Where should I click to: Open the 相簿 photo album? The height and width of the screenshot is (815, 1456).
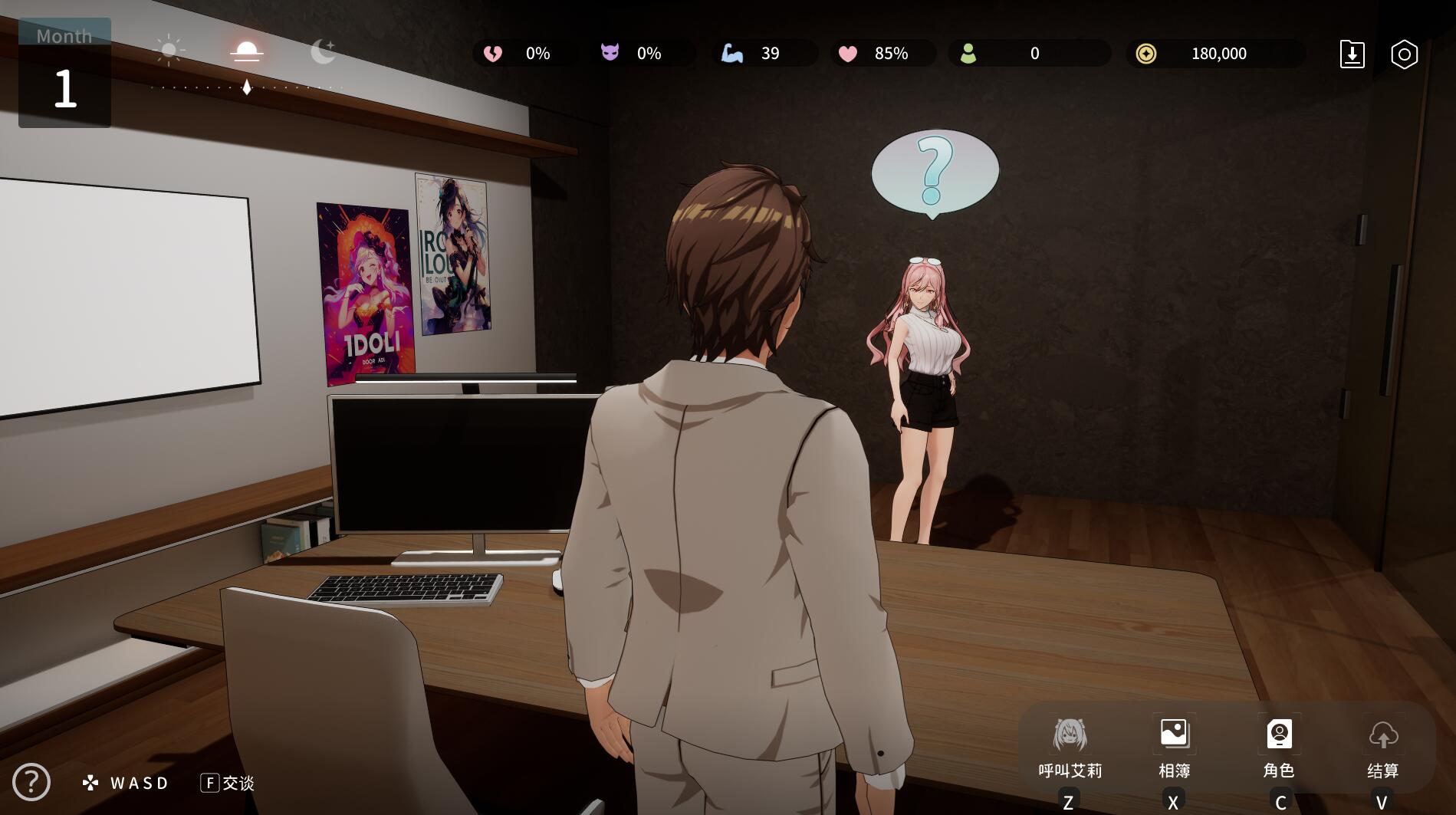click(1174, 748)
